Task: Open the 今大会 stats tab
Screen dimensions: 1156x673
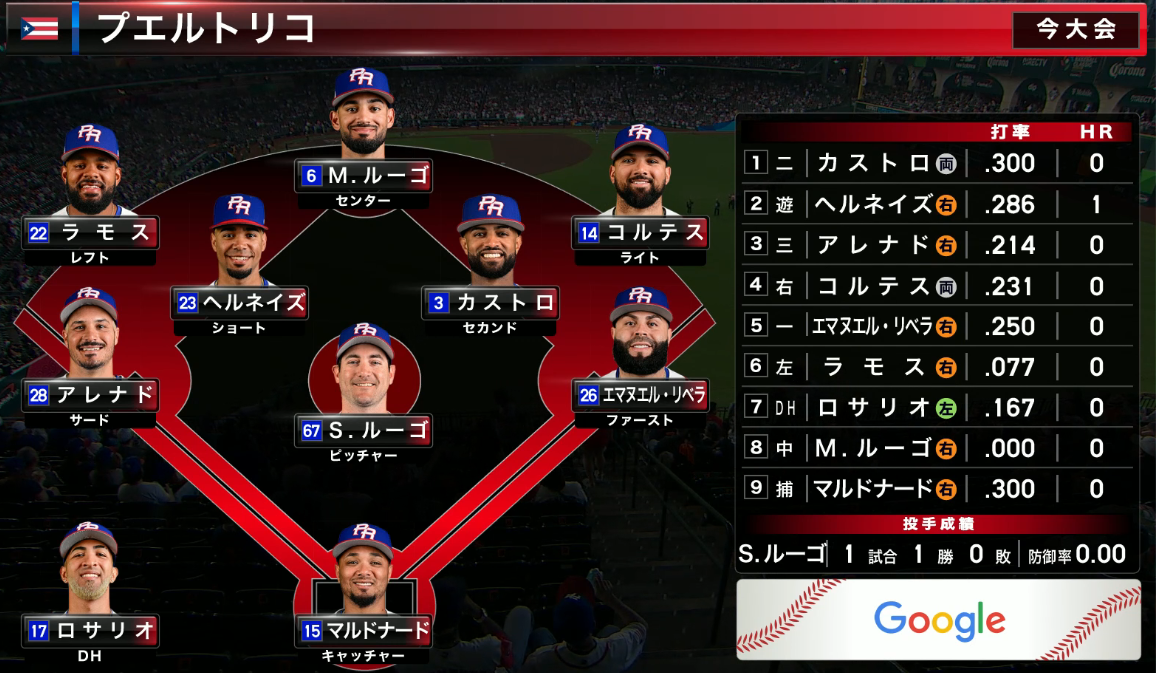Action: (x=1075, y=30)
